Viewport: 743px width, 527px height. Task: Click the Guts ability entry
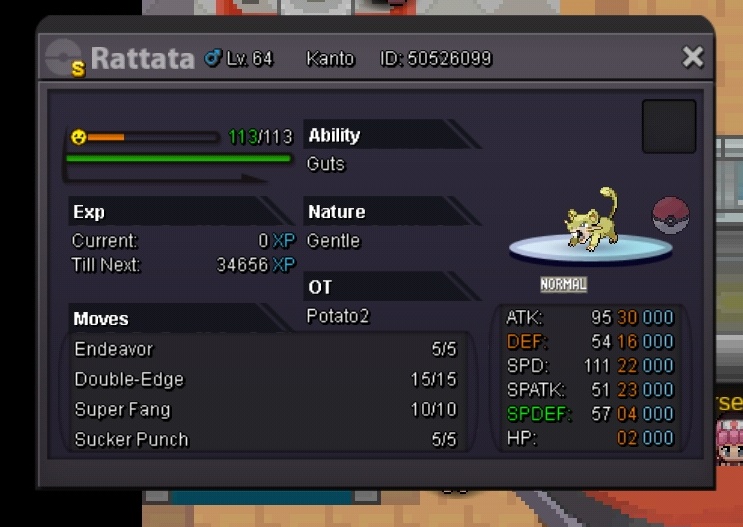(x=326, y=164)
